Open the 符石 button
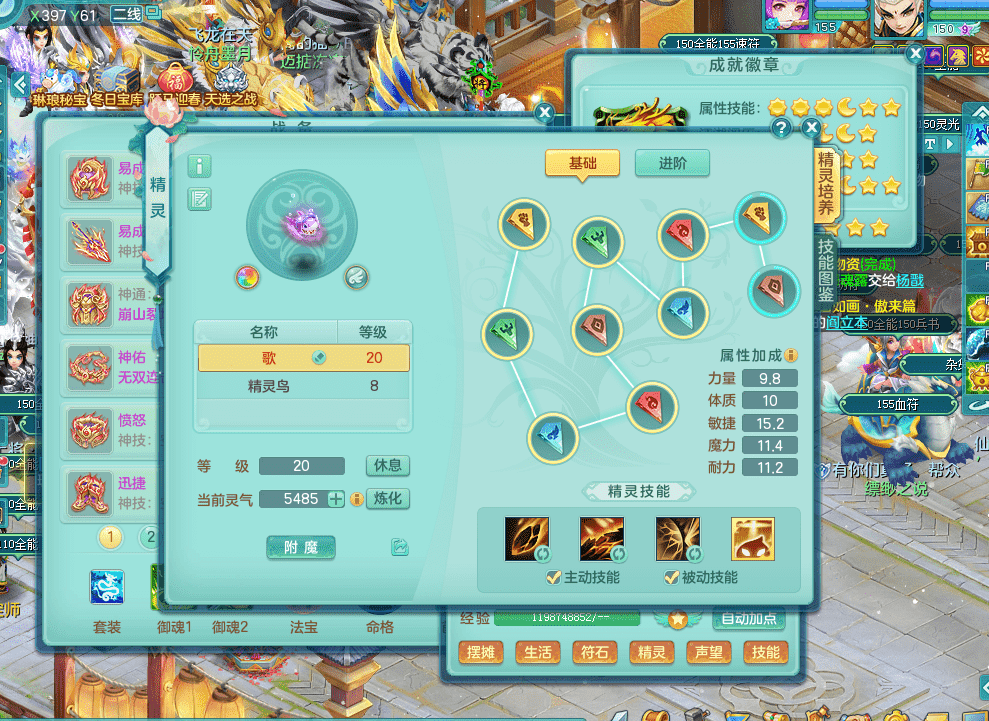Image resolution: width=989 pixels, height=721 pixels. pos(594,653)
